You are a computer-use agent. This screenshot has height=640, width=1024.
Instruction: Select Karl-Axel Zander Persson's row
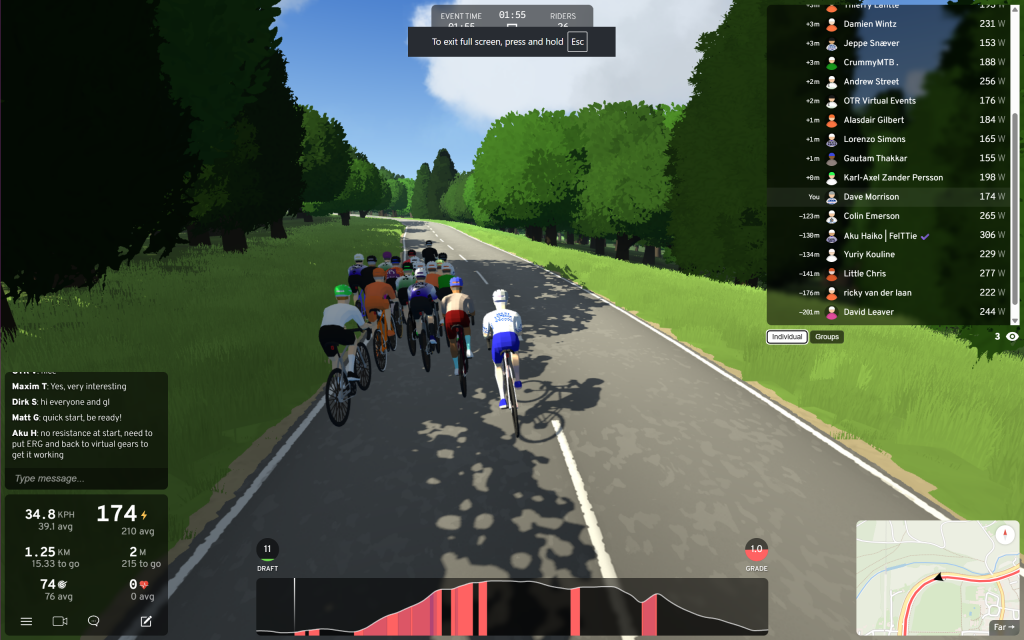[892, 178]
